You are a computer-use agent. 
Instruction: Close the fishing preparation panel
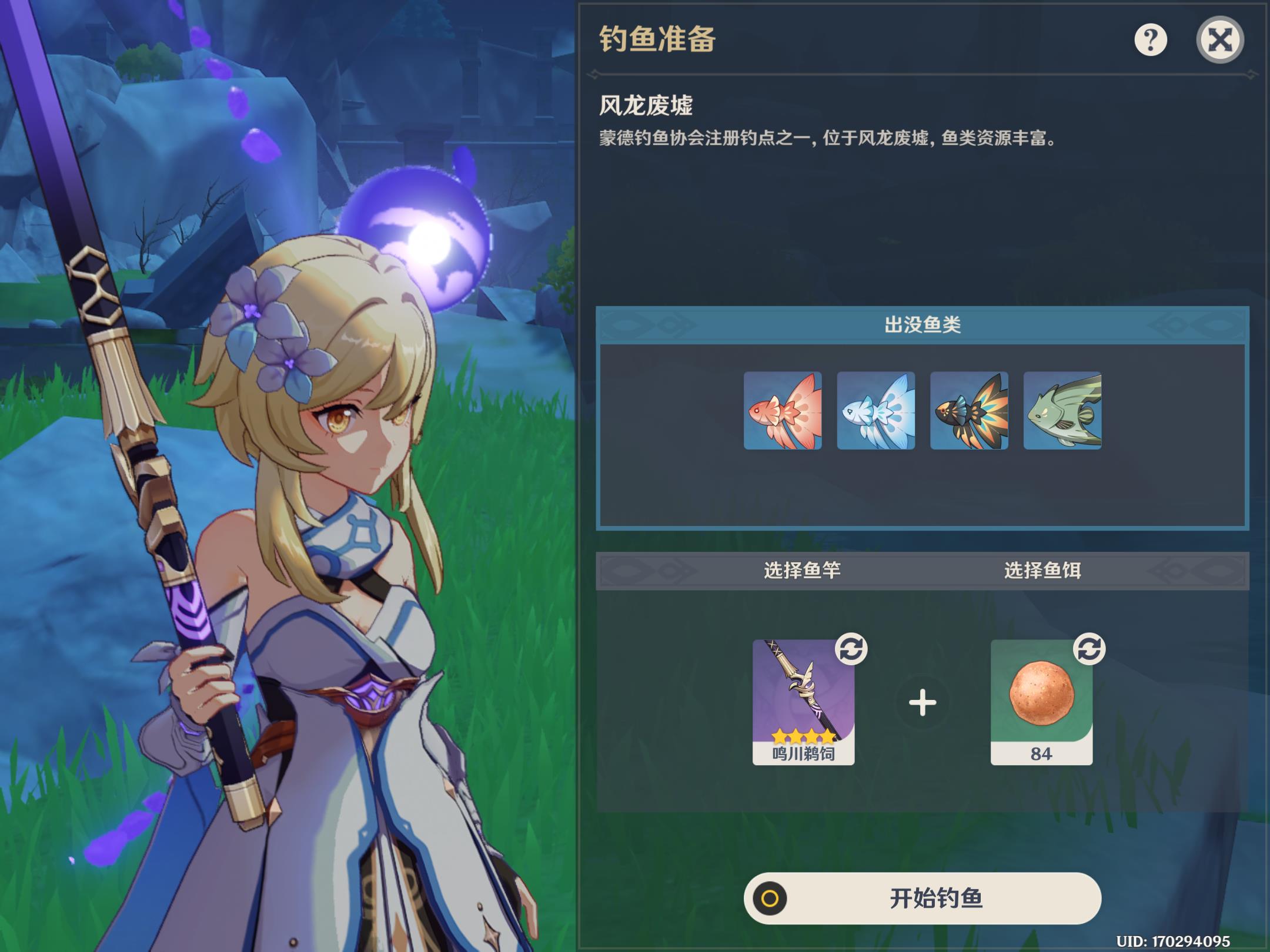(x=1219, y=40)
